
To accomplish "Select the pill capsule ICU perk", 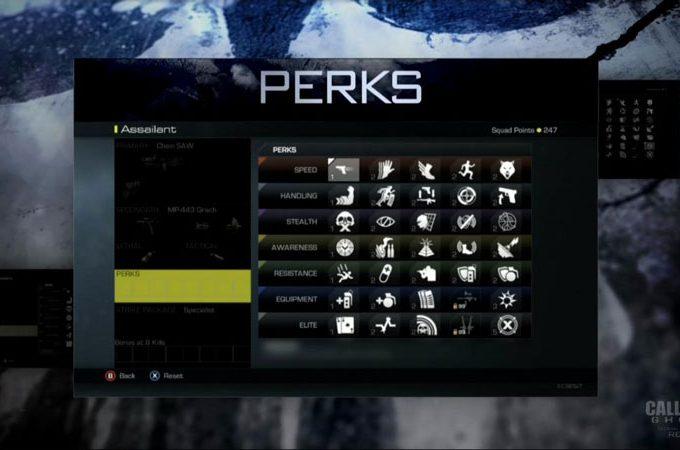I will click(x=383, y=274).
